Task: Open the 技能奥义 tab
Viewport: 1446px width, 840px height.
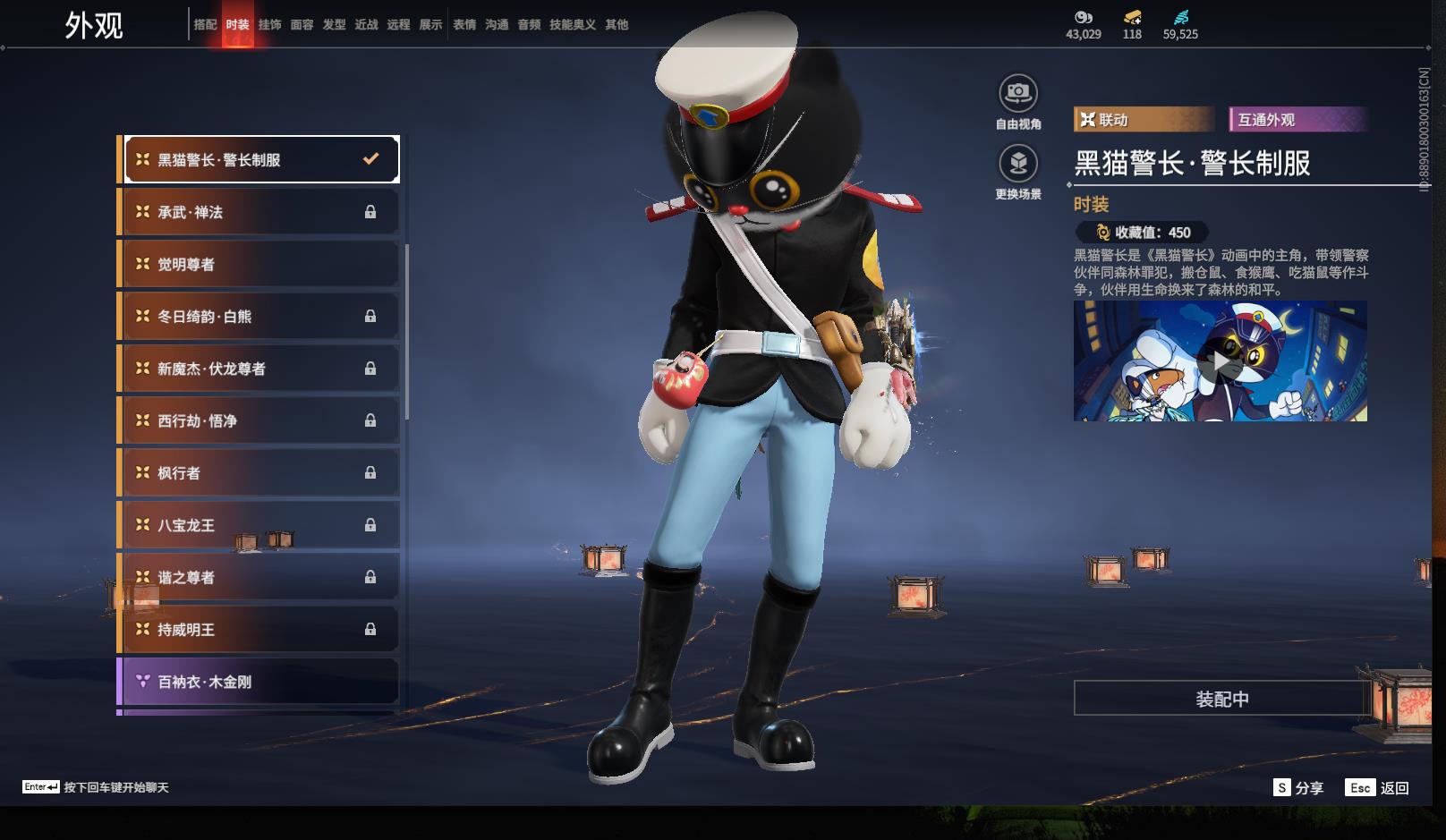Action: [572, 25]
